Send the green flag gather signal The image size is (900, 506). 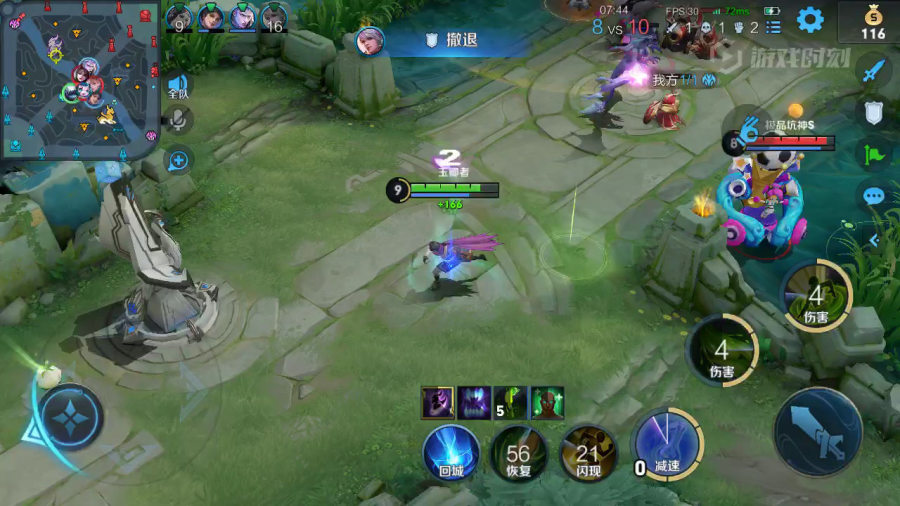tap(874, 154)
